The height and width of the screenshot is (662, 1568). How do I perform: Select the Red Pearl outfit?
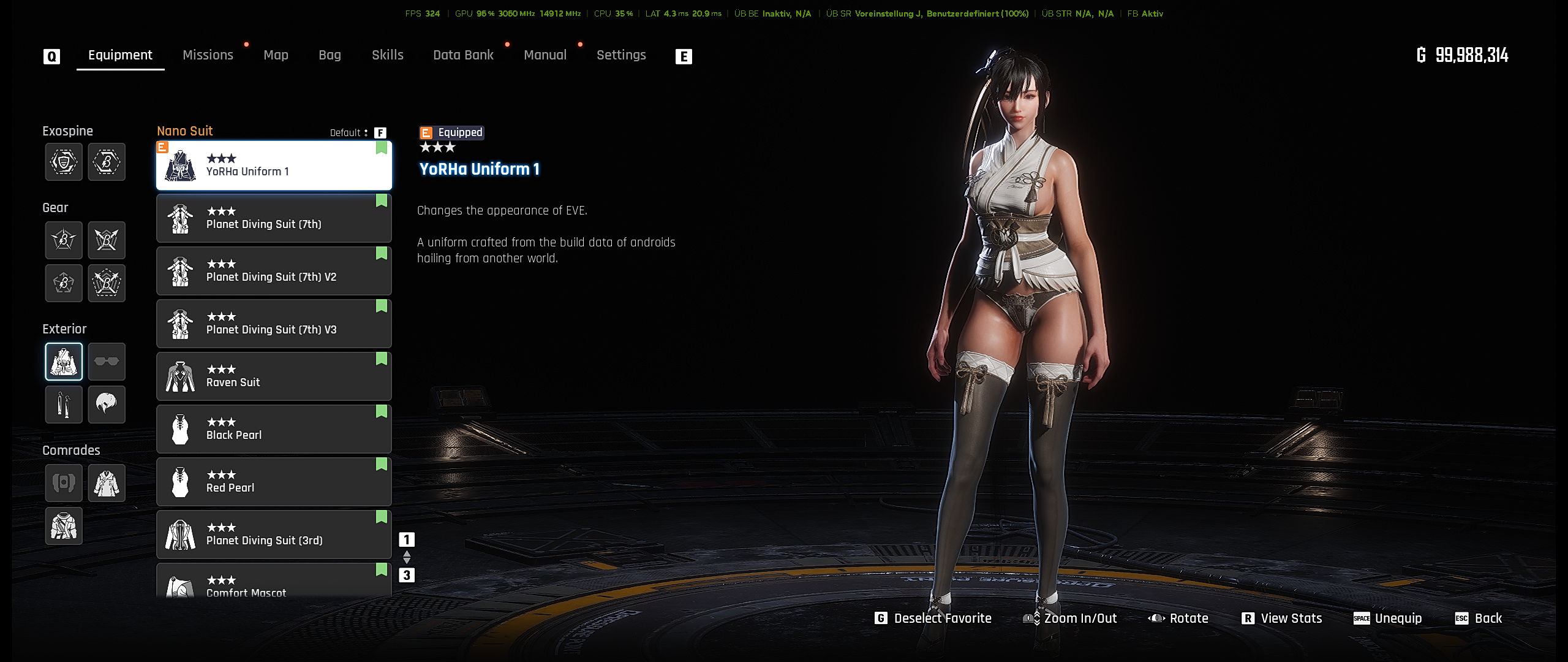pos(274,482)
